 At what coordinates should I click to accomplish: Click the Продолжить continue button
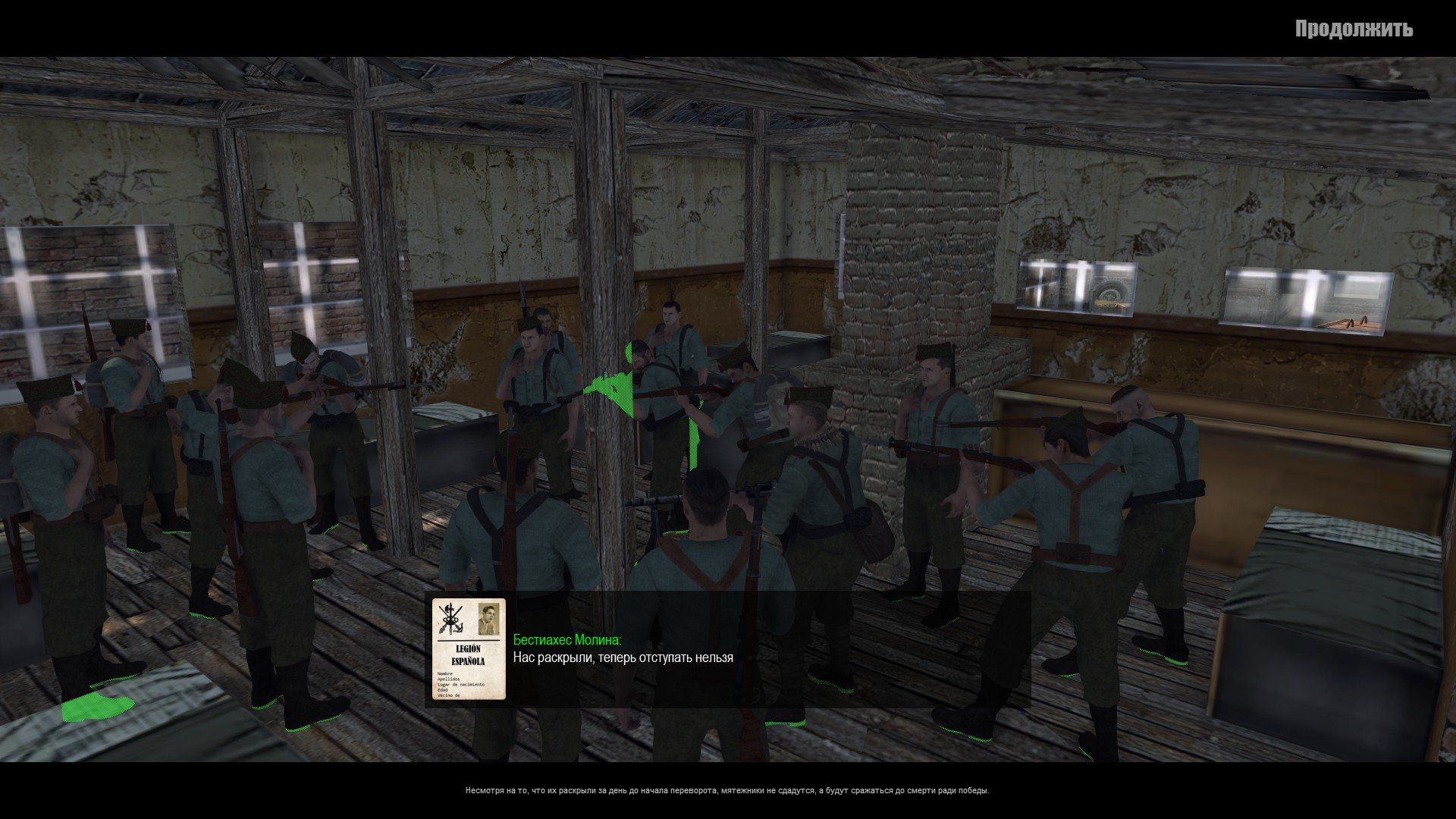point(1353,29)
